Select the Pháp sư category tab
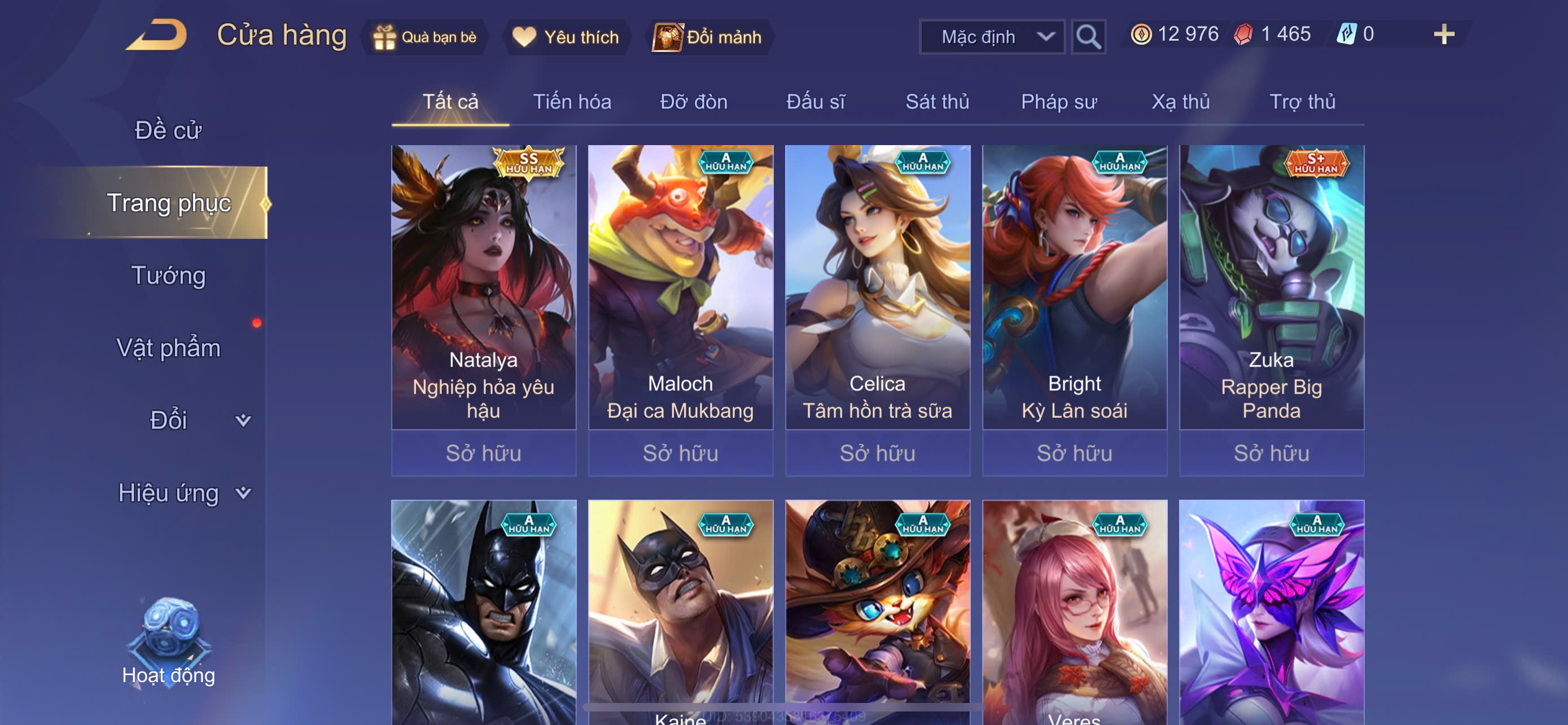The height and width of the screenshot is (725, 1568). click(1058, 102)
